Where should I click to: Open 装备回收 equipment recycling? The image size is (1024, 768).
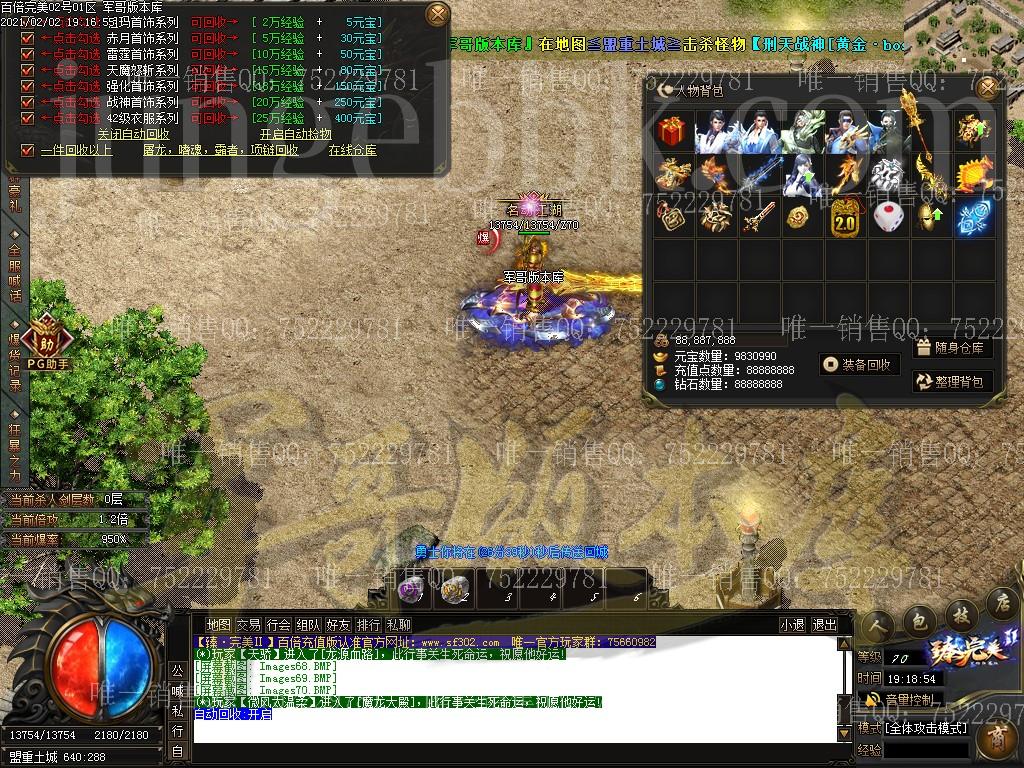point(856,365)
